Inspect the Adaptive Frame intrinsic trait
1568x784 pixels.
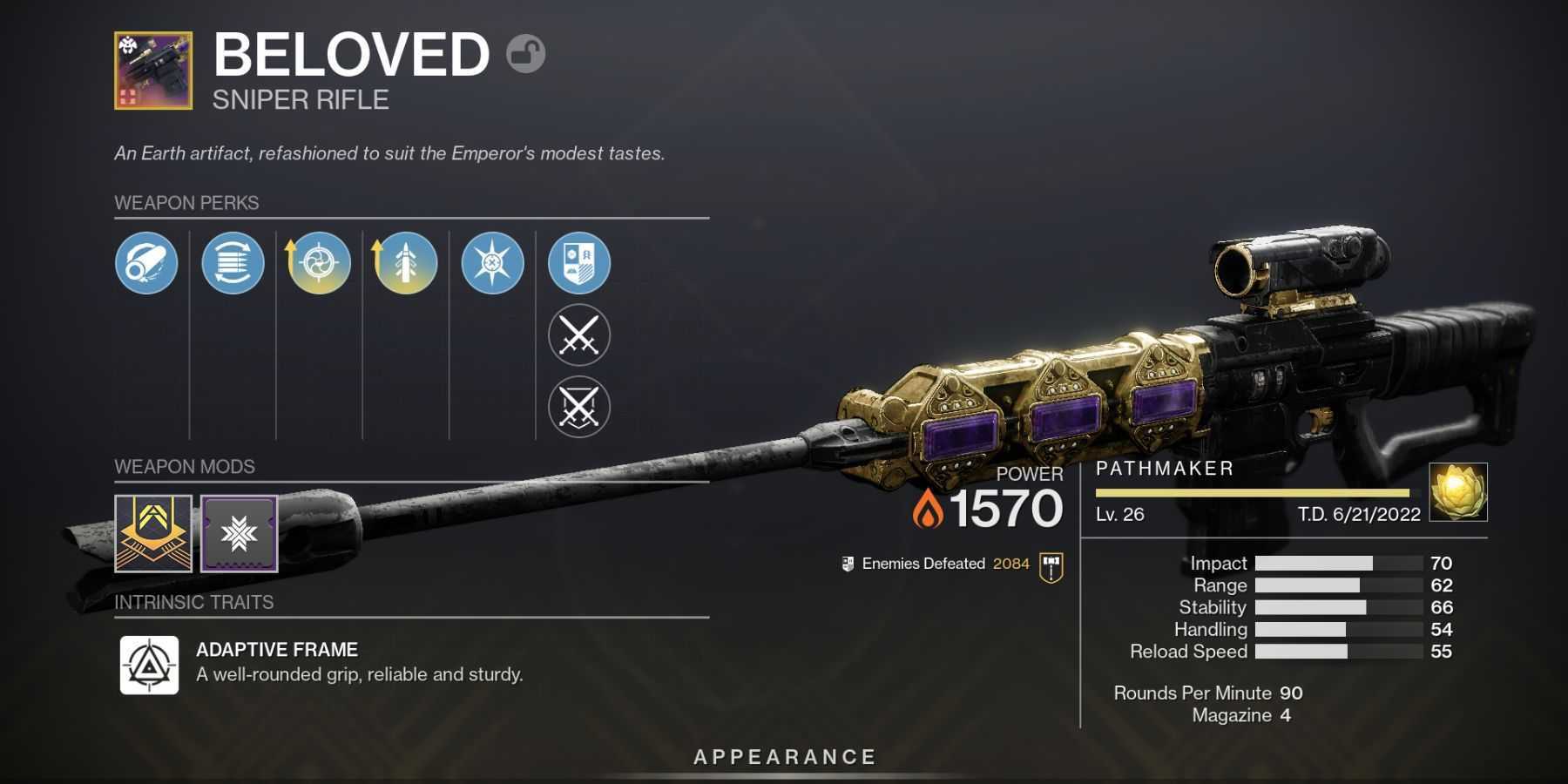(149, 666)
